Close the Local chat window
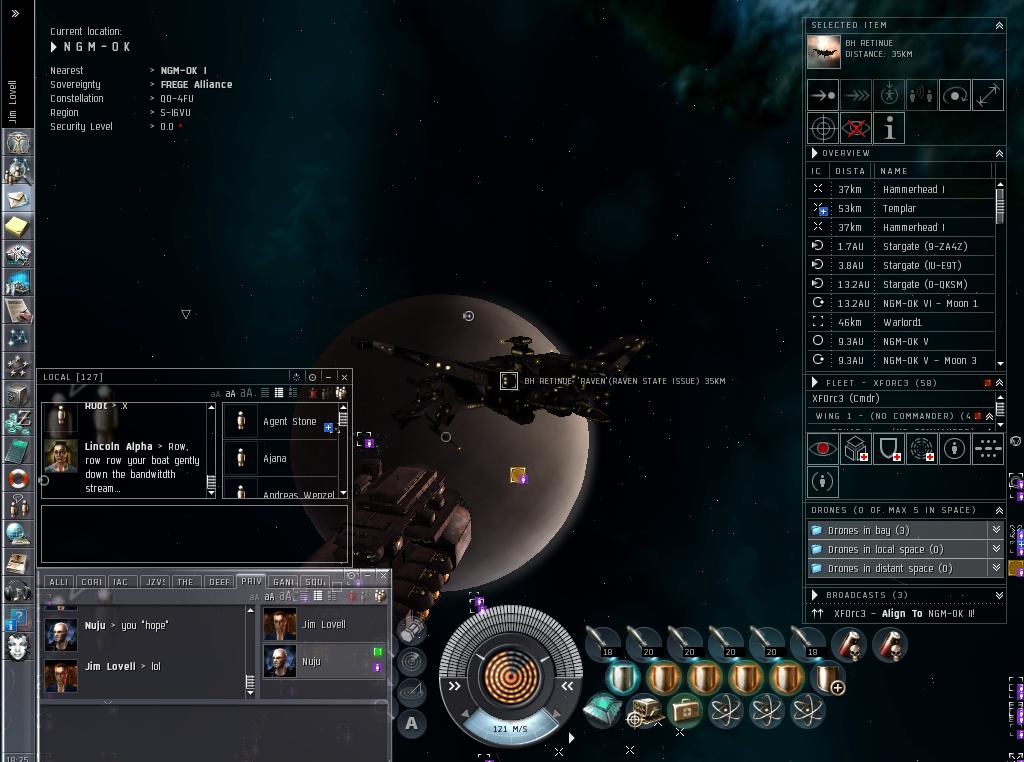The height and width of the screenshot is (762, 1024). click(x=344, y=377)
